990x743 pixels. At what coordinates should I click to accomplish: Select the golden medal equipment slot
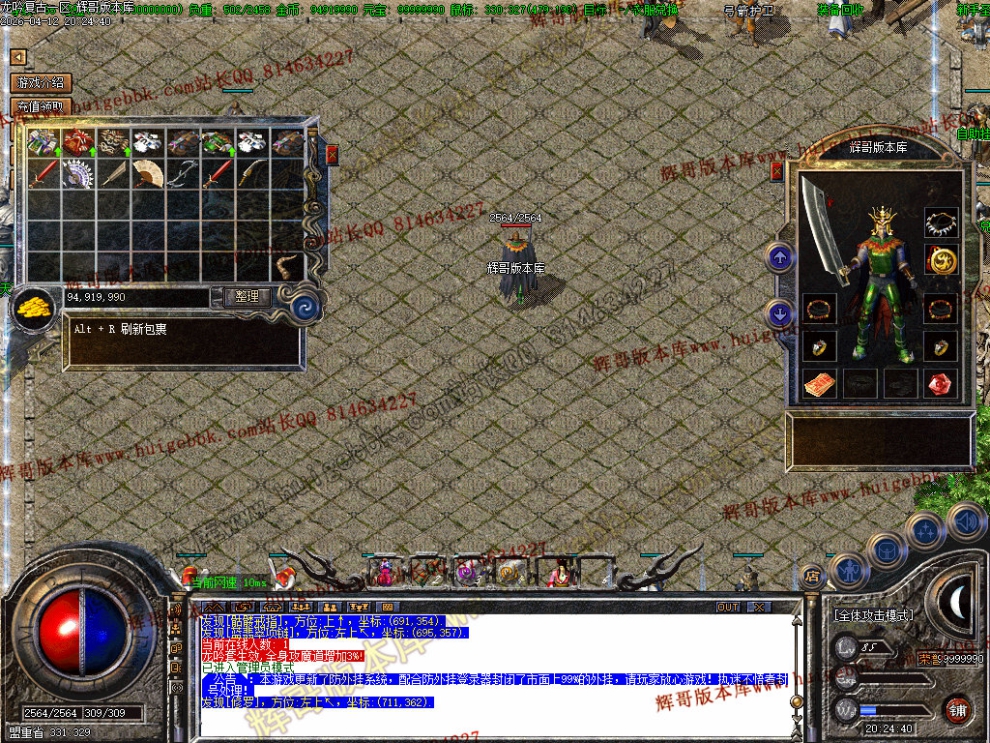coord(940,261)
